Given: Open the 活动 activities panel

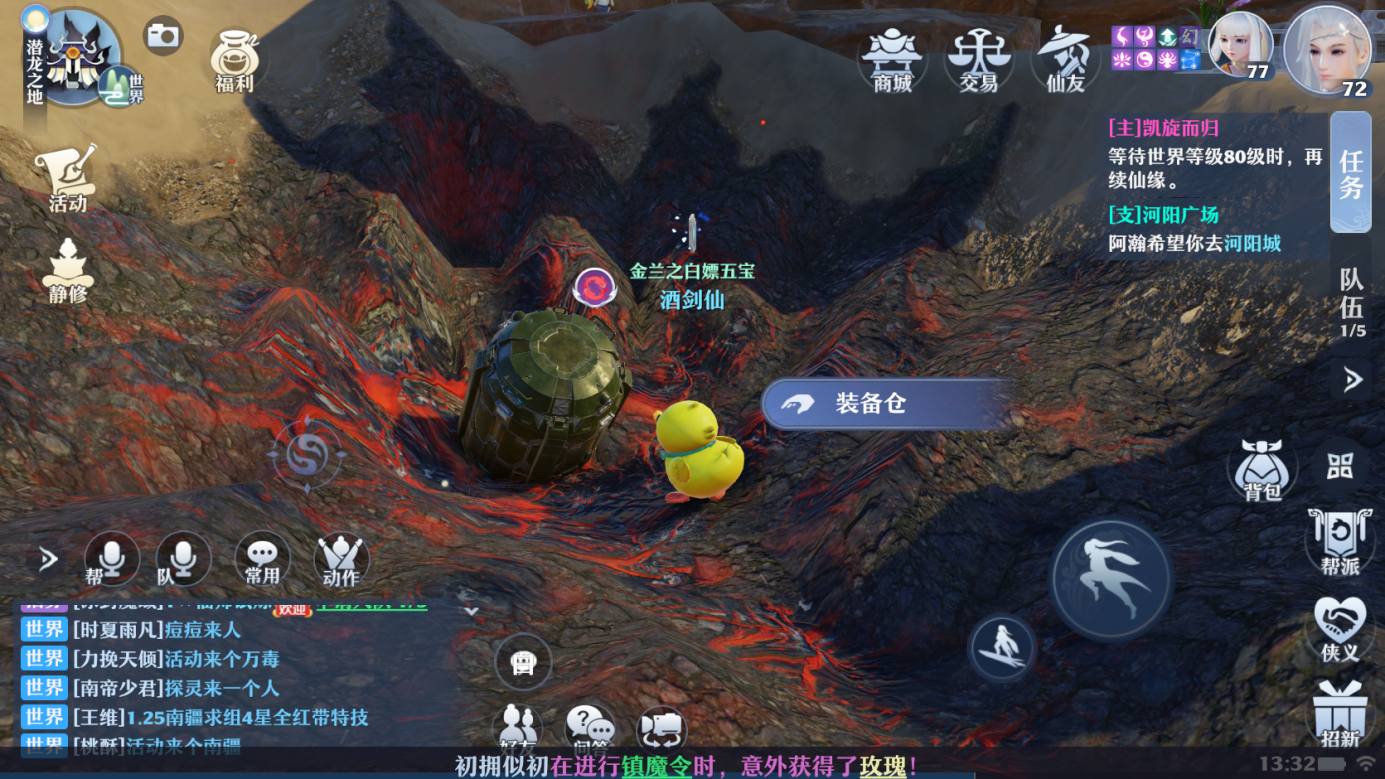Looking at the screenshot, I should click(x=68, y=178).
